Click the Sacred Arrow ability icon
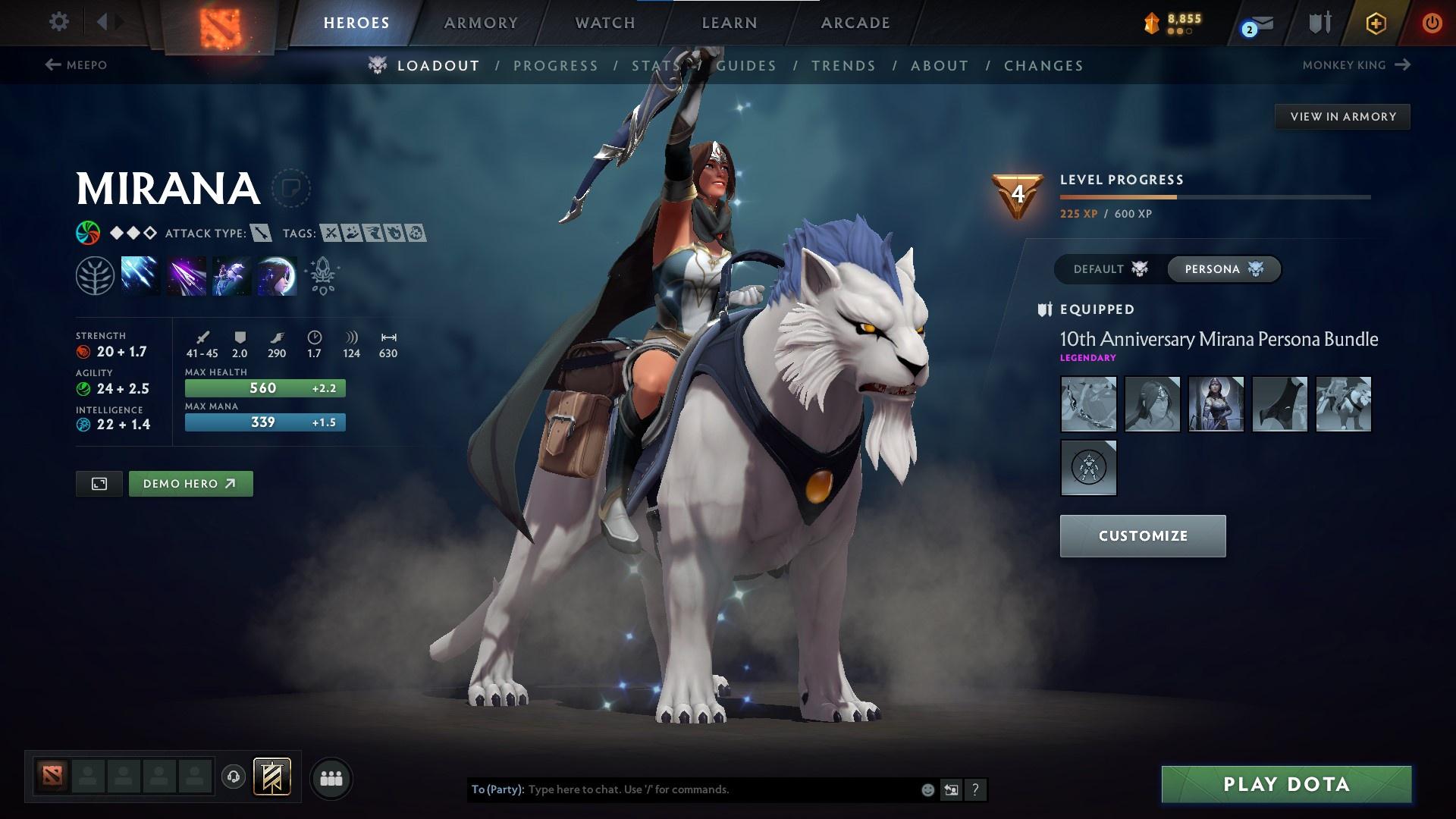The height and width of the screenshot is (819, 1456). [x=187, y=275]
